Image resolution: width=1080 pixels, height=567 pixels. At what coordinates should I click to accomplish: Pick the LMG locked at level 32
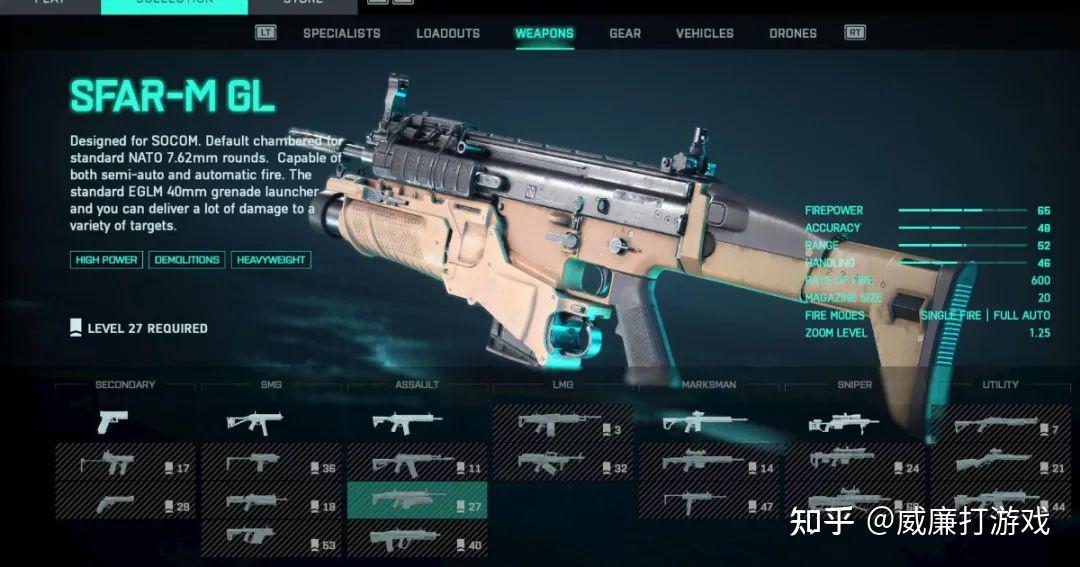(x=562, y=464)
